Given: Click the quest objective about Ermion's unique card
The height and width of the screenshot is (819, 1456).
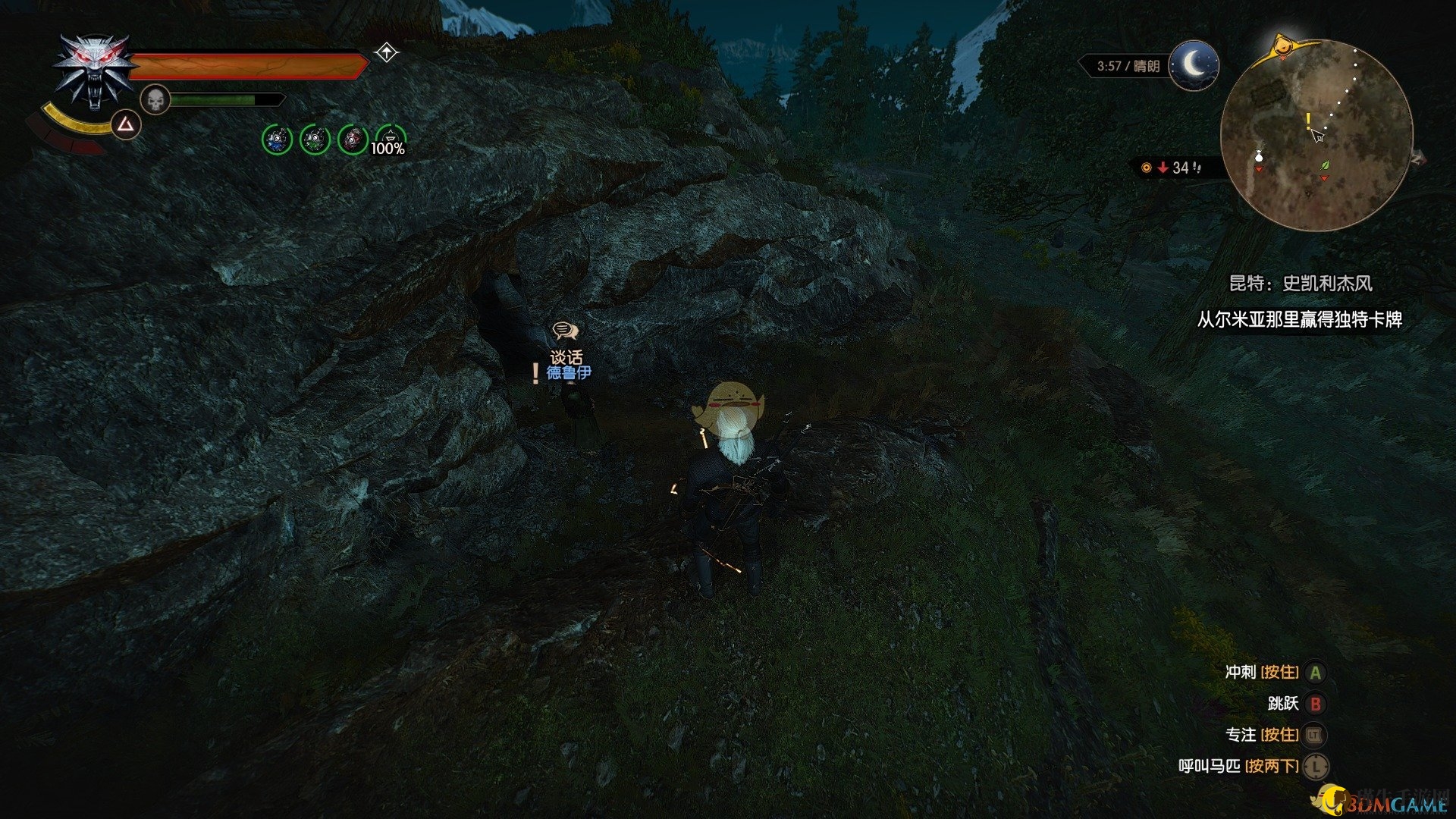Looking at the screenshot, I should (x=1299, y=320).
